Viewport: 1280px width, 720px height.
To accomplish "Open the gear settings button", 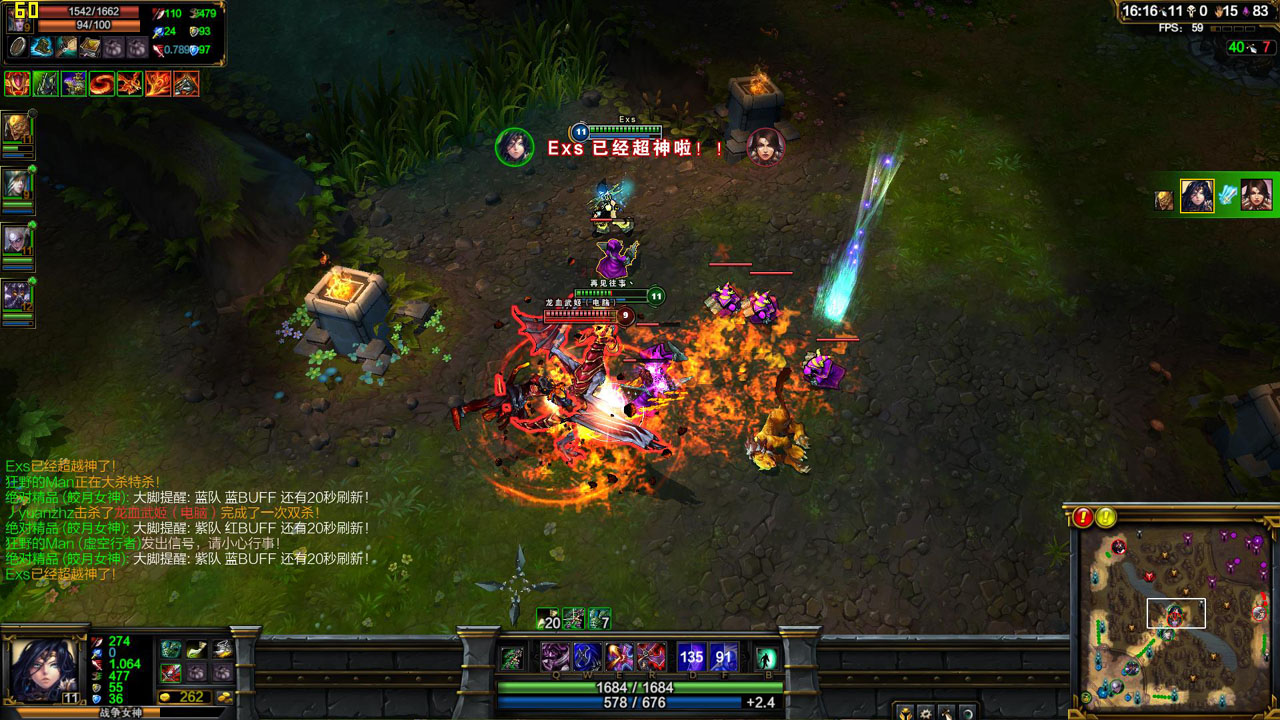I will [926, 713].
